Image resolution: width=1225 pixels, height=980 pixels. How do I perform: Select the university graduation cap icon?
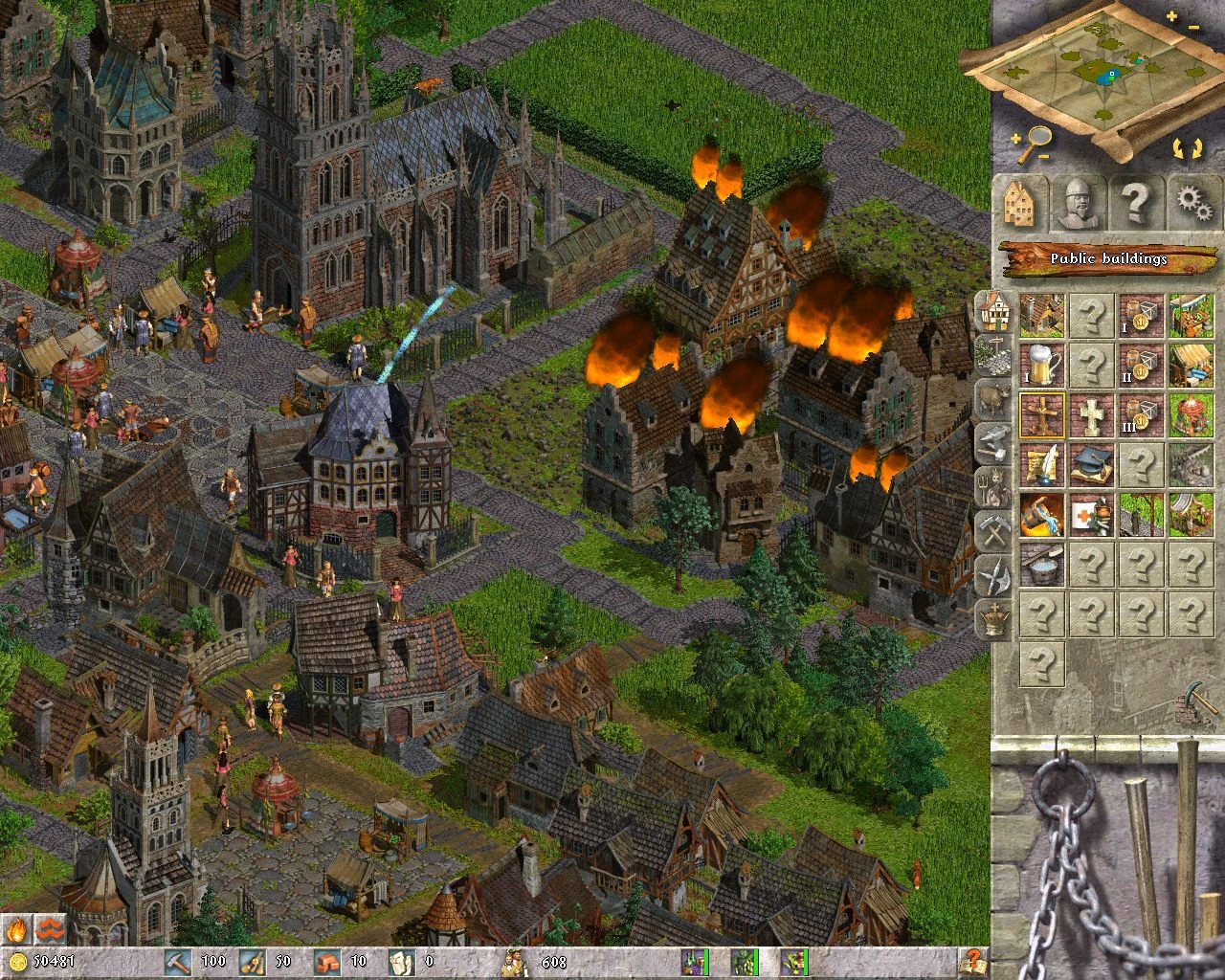click(1093, 463)
